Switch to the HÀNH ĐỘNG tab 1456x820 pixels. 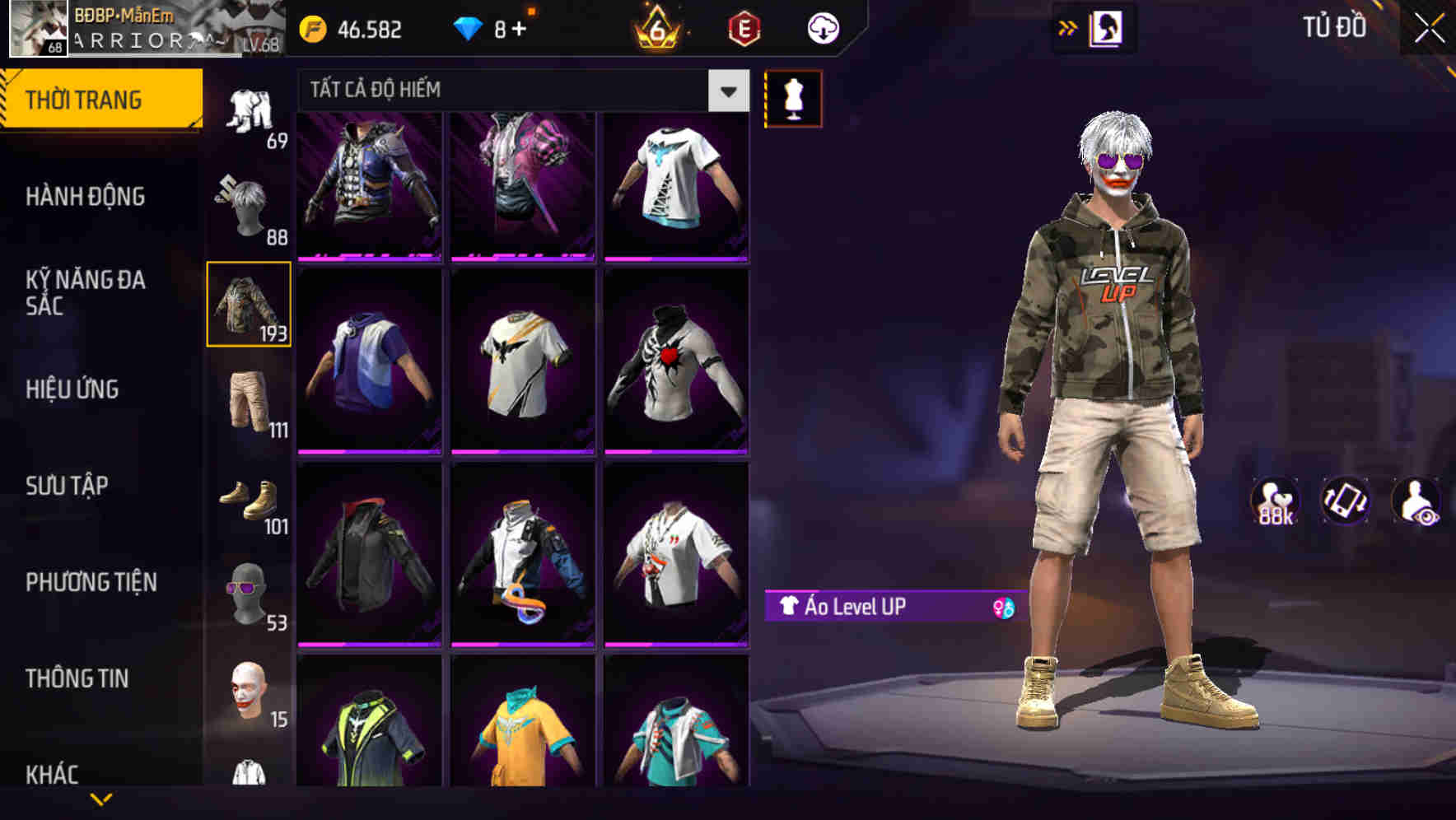click(86, 198)
